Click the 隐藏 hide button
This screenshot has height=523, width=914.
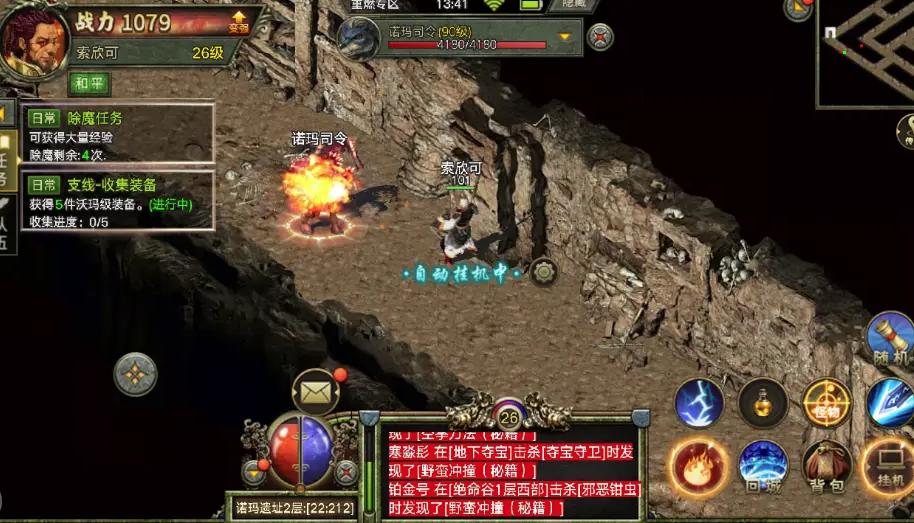tap(572, 5)
